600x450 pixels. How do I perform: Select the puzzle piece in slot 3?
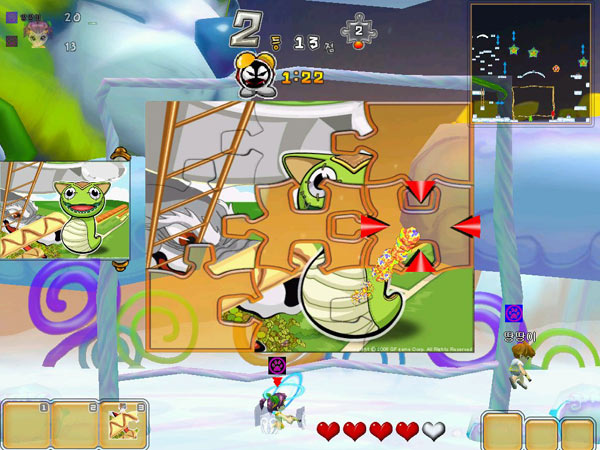coord(123,425)
